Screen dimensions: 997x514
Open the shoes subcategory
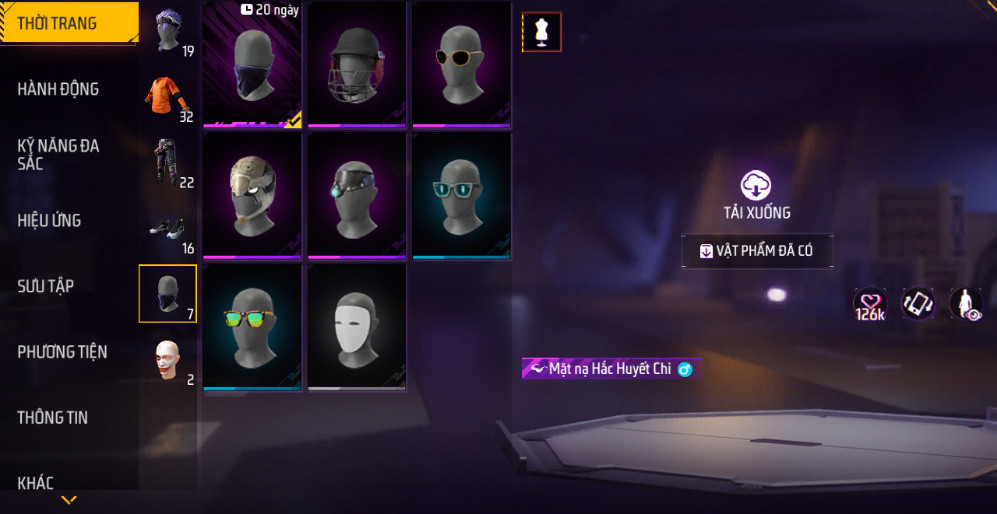(x=167, y=229)
